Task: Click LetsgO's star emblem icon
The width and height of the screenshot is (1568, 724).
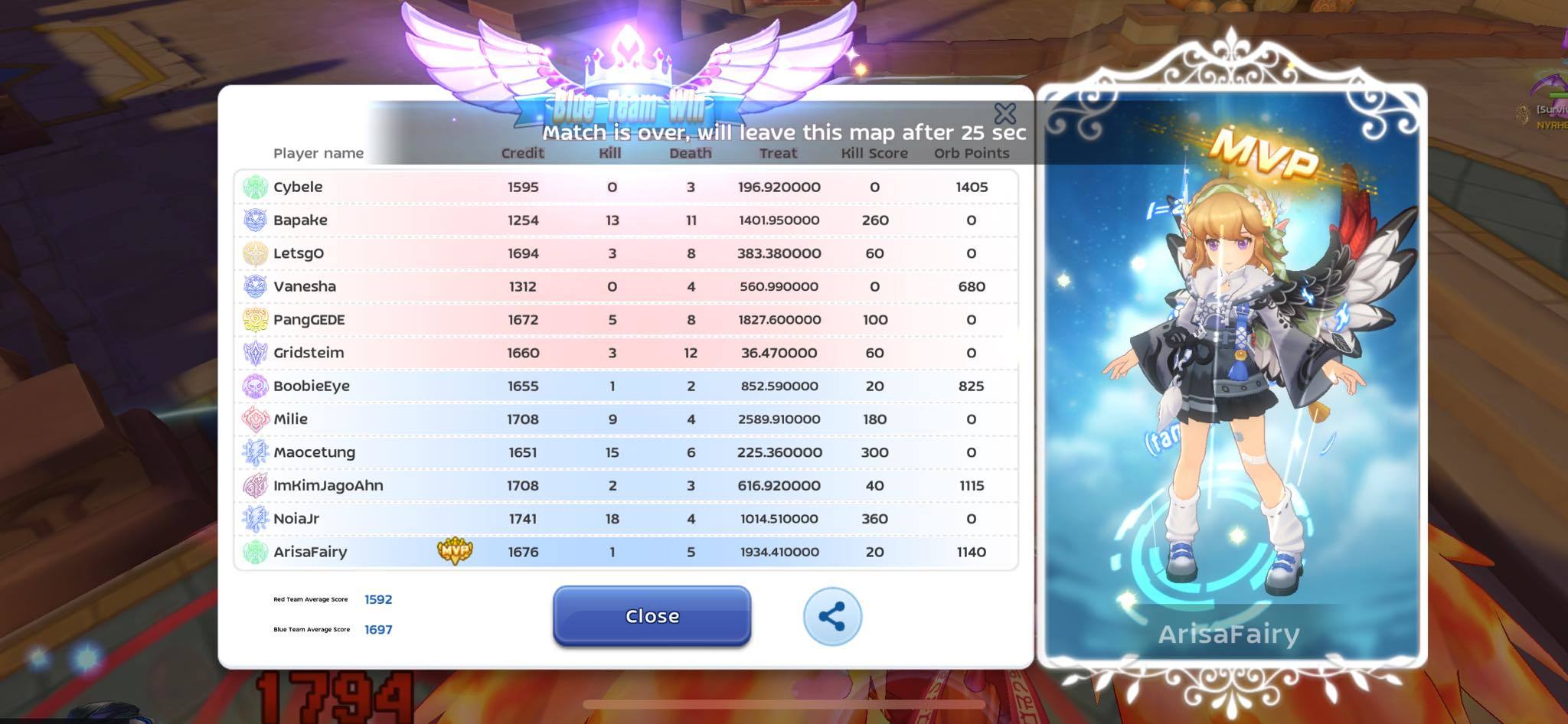Action: [253, 253]
